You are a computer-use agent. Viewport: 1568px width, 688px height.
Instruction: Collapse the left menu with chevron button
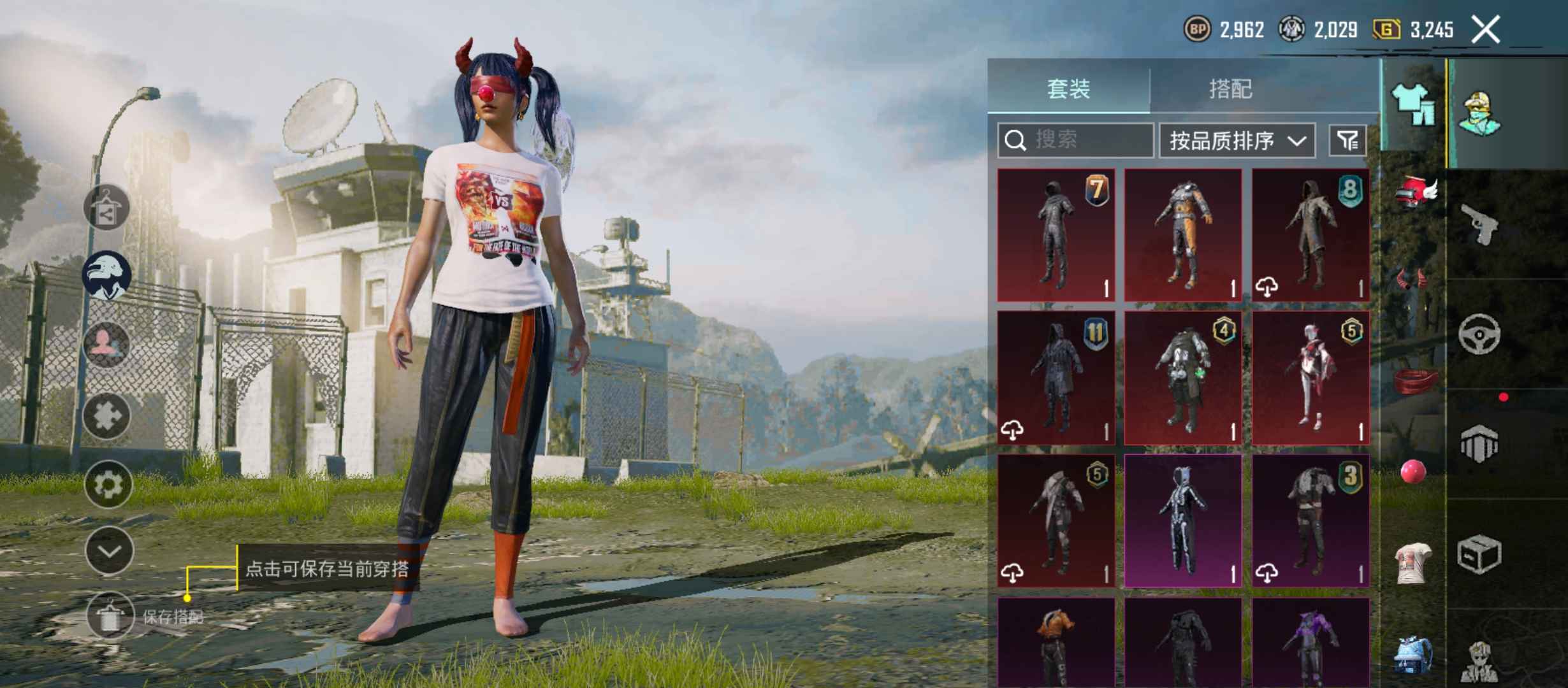(109, 551)
